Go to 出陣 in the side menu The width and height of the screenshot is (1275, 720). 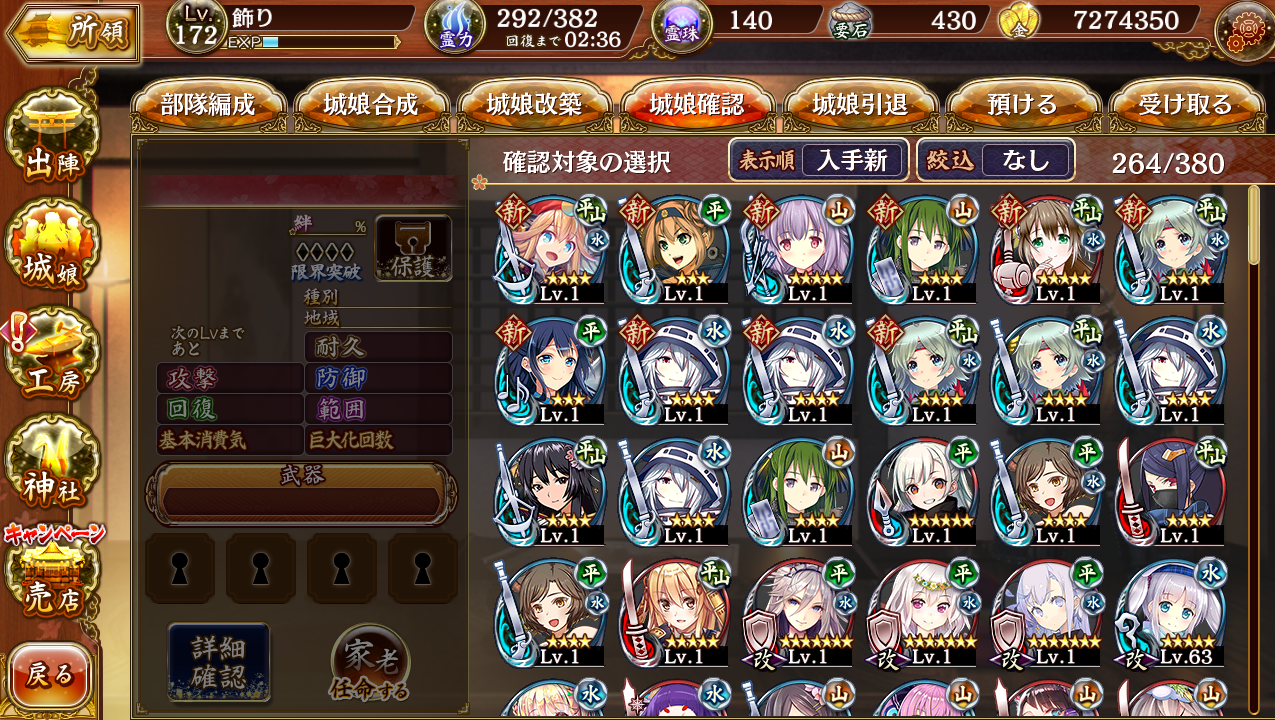click(x=52, y=140)
